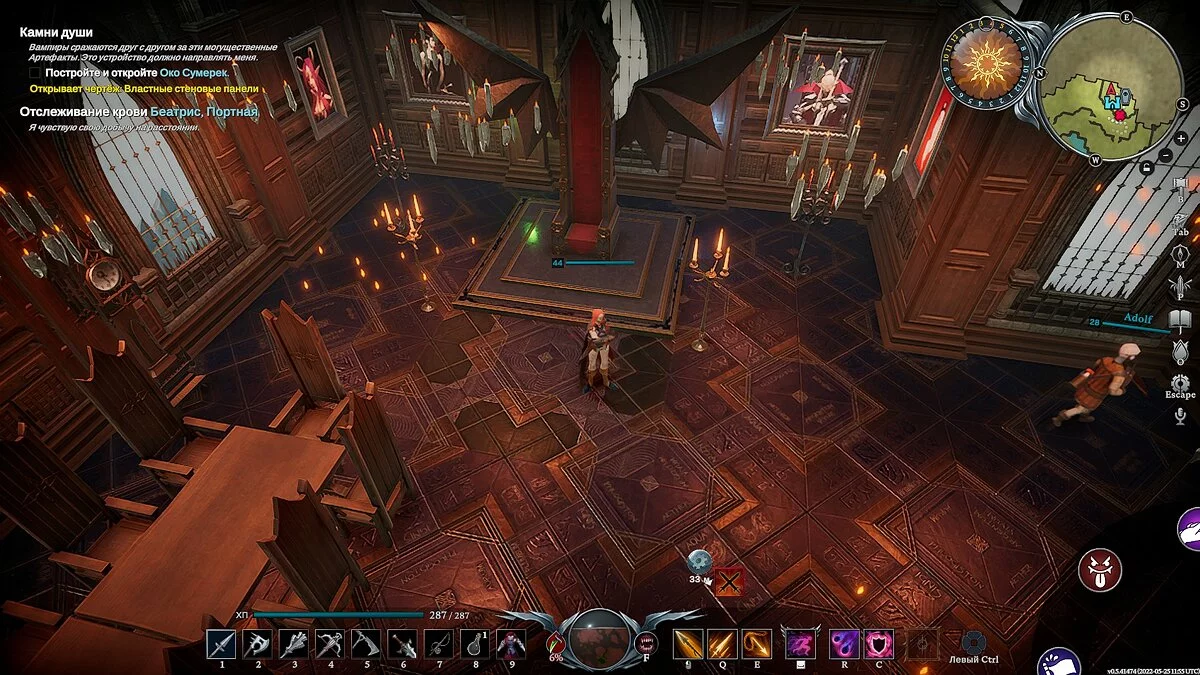The width and height of the screenshot is (1200, 675).
Task: Toggle the minimap lock icon
Action: [1149, 168]
